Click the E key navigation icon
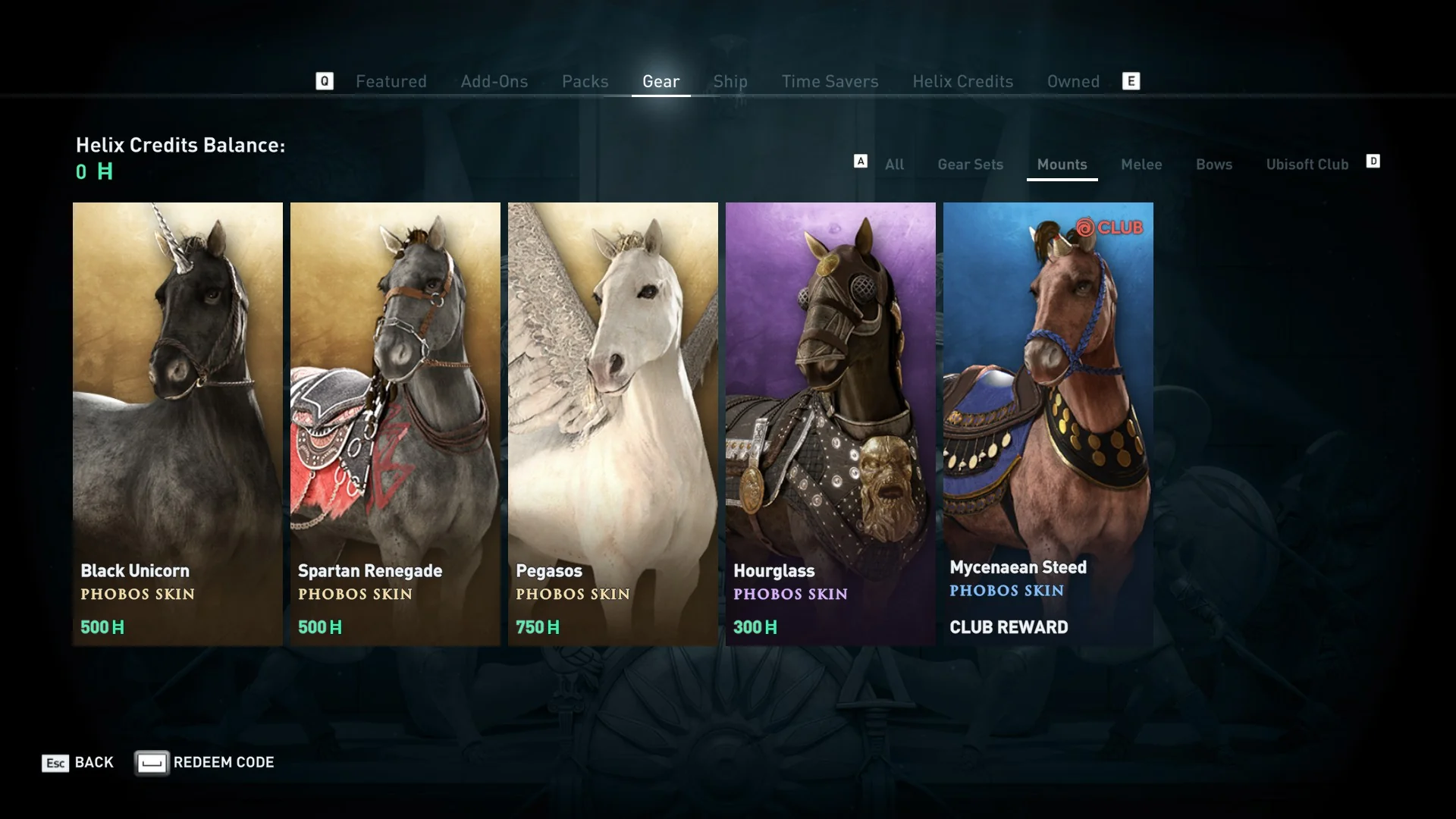 (x=1131, y=81)
